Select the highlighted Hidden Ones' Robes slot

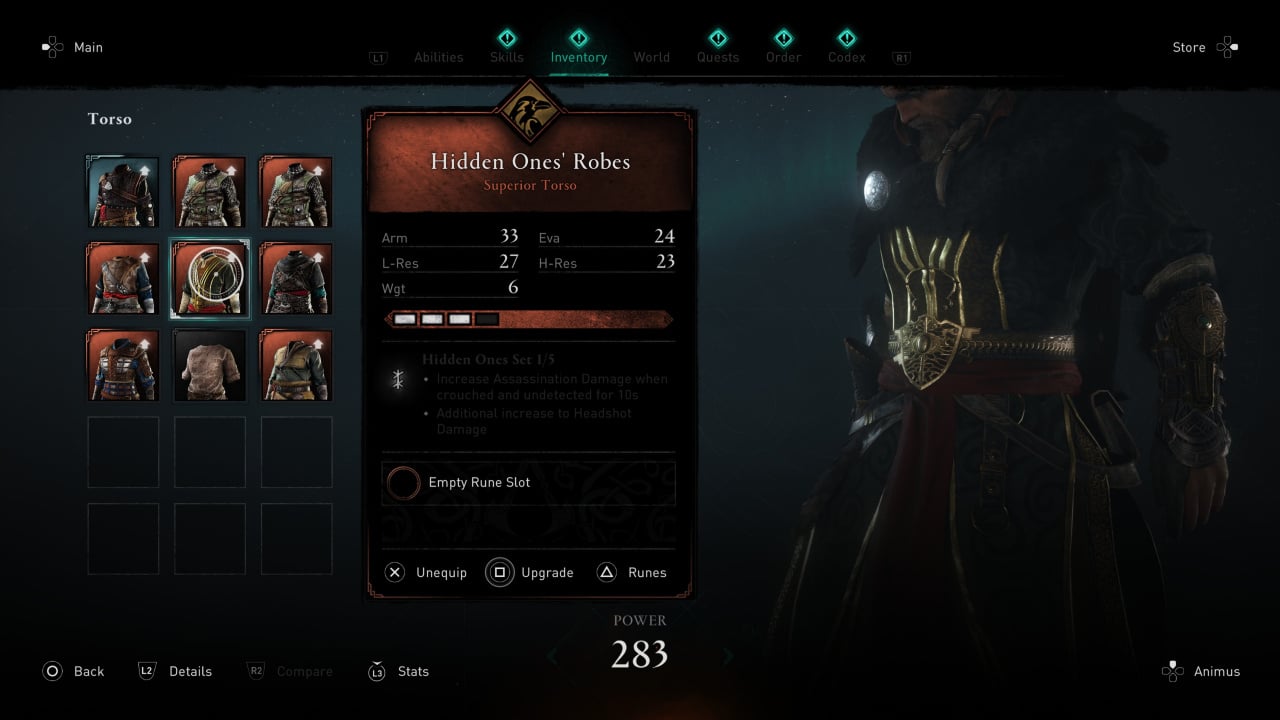tap(210, 278)
